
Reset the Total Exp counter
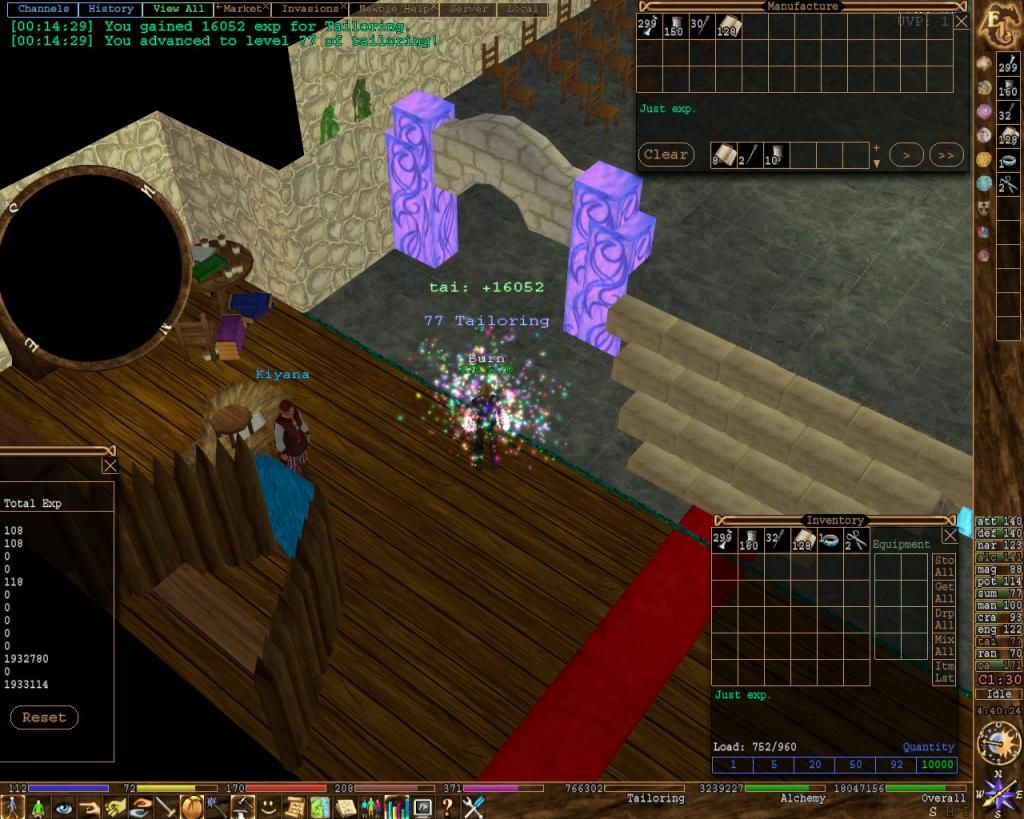click(44, 717)
